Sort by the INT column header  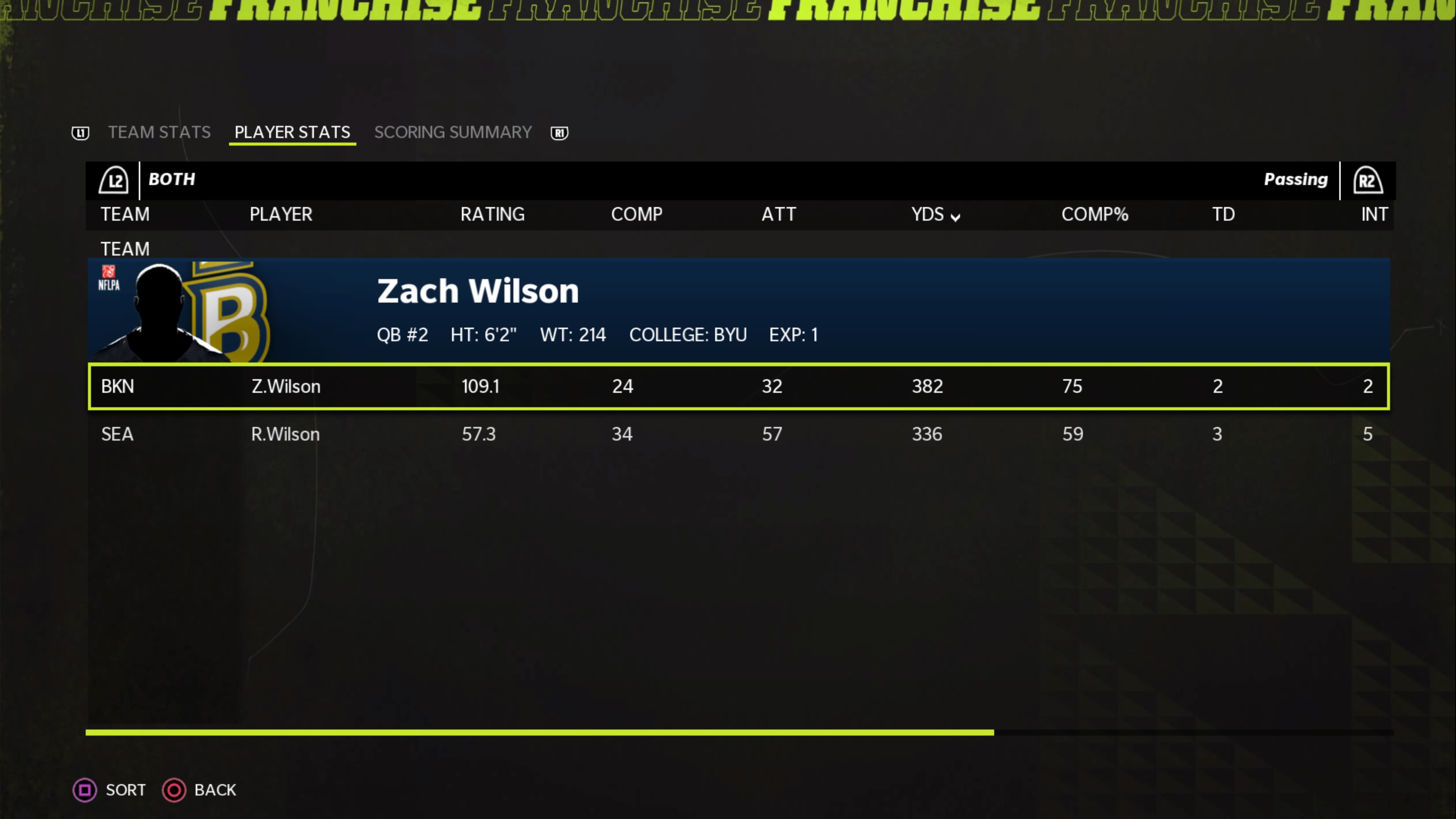point(1373,215)
